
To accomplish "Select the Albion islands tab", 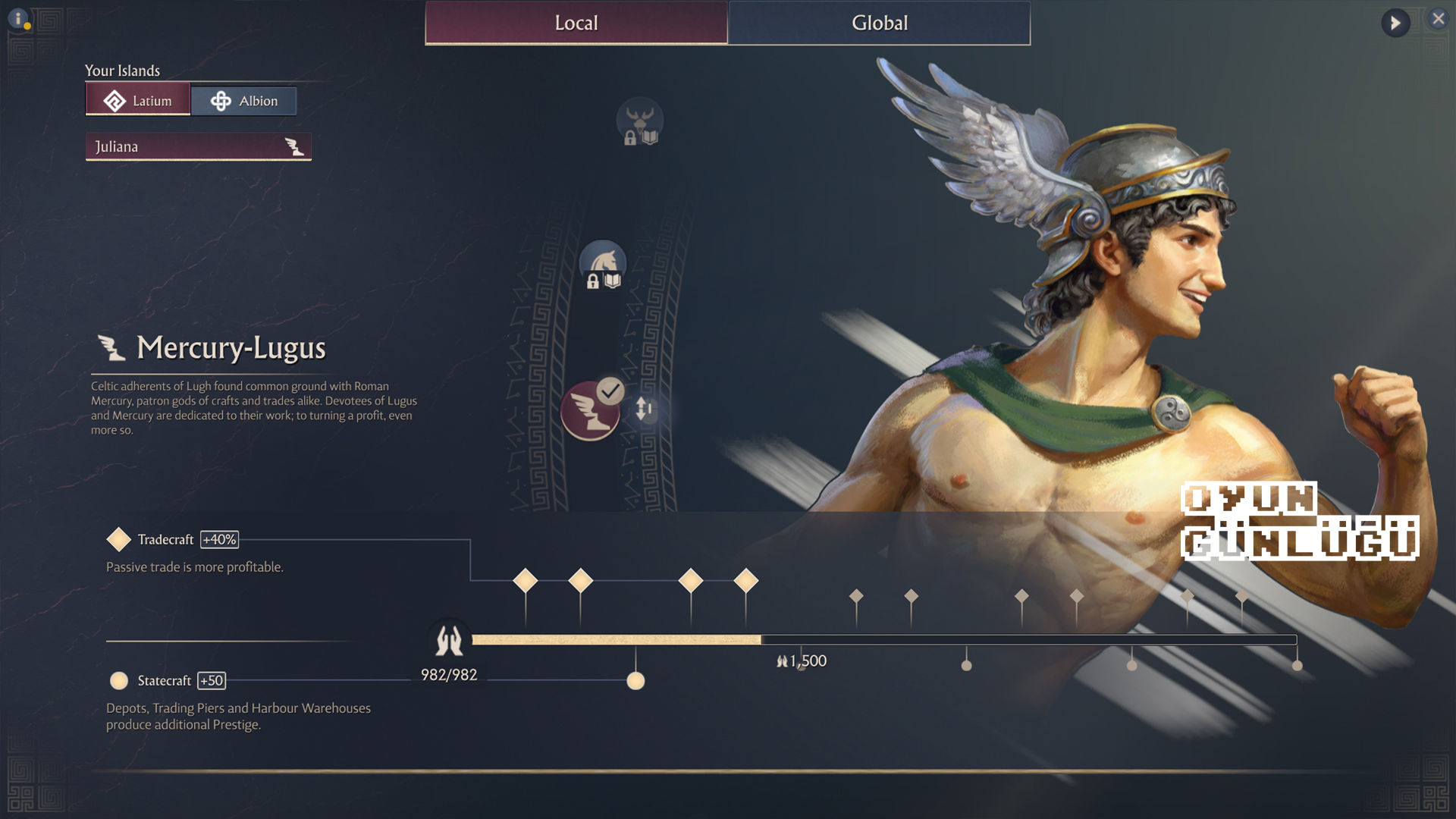I will 243,101.
